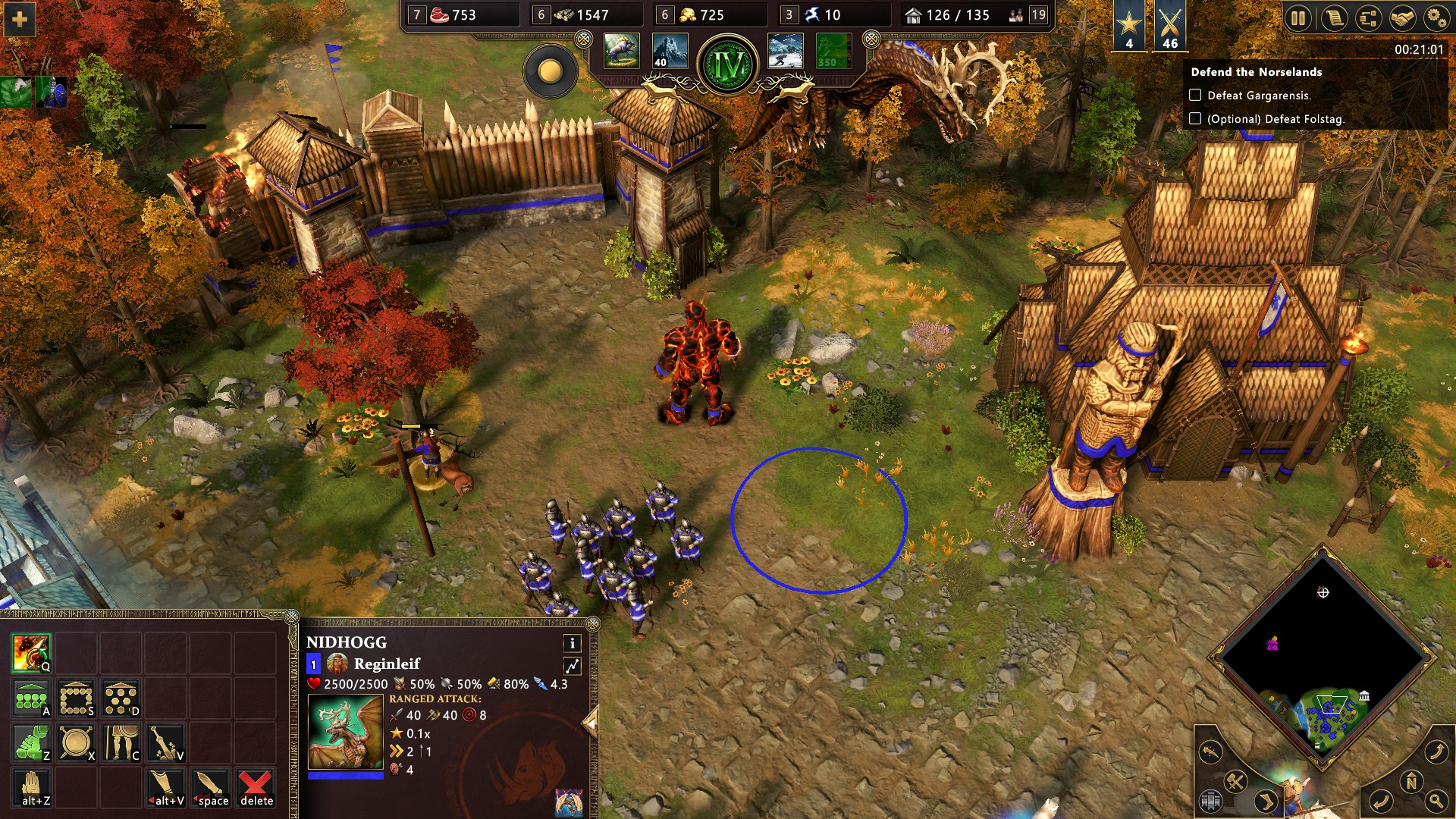Click the minimap magnifier zoom button
The height and width of the screenshot is (819, 1456).
click(1436, 799)
